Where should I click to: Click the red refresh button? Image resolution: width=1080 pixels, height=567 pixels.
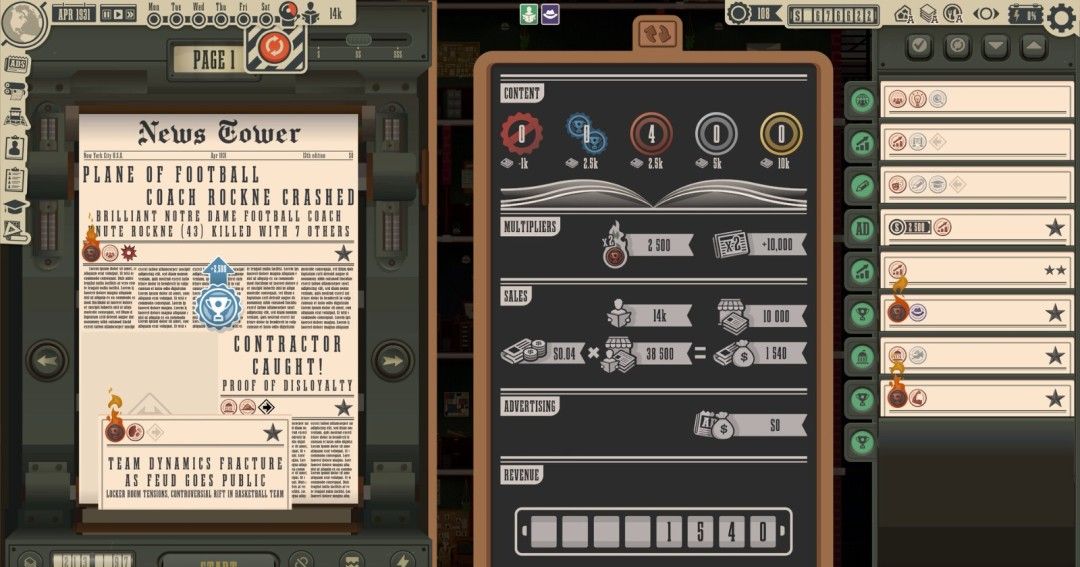pyautogui.click(x=274, y=47)
